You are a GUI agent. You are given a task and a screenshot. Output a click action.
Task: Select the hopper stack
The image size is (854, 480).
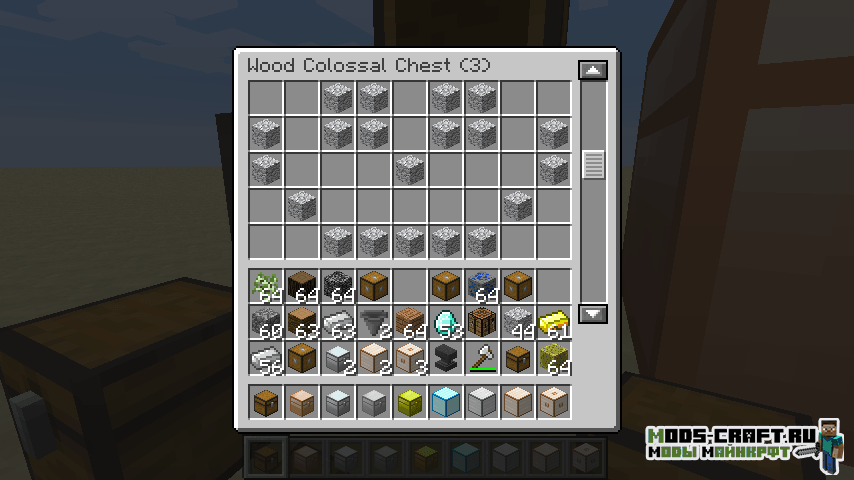click(x=374, y=322)
